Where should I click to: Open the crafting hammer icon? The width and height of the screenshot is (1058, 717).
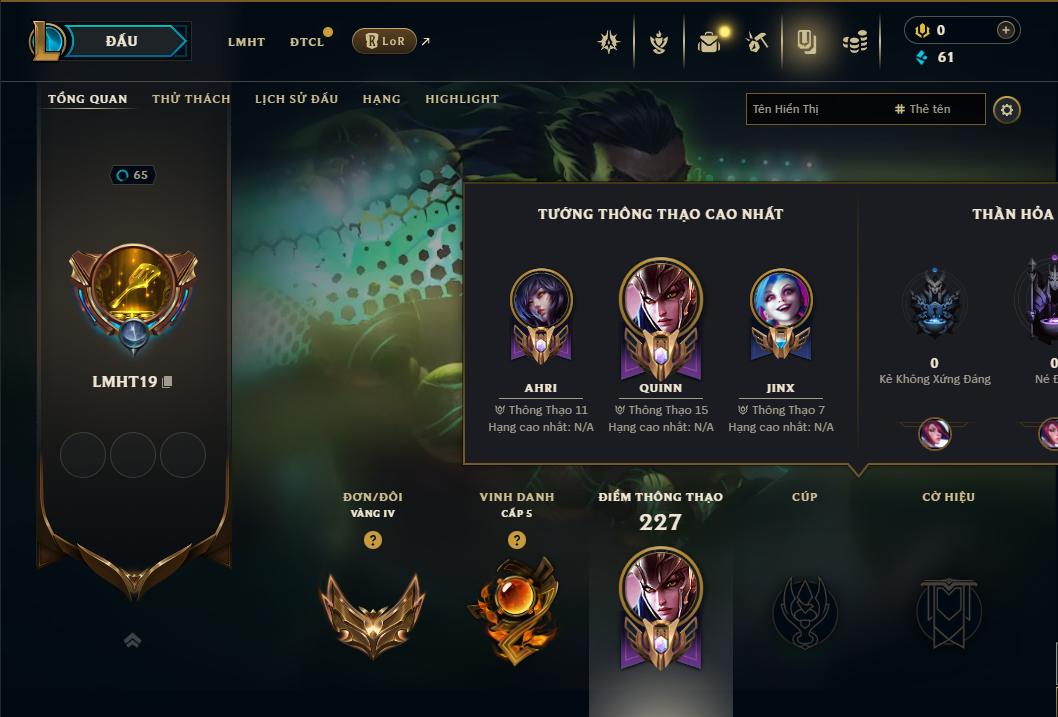757,42
